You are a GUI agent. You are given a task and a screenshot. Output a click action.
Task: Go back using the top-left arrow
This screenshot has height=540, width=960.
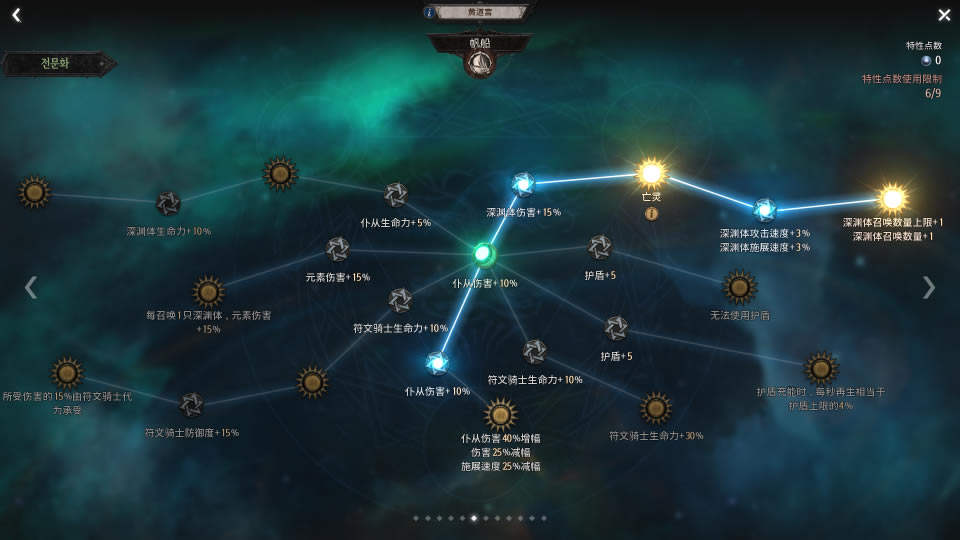(x=16, y=15)
